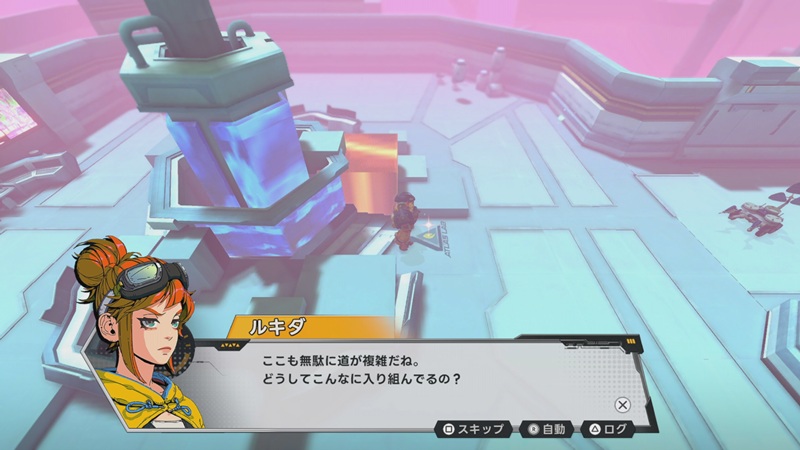The image size is (800, 450).
Task: Open the dialogue log with the ログ button
Action: click(610, 430)
